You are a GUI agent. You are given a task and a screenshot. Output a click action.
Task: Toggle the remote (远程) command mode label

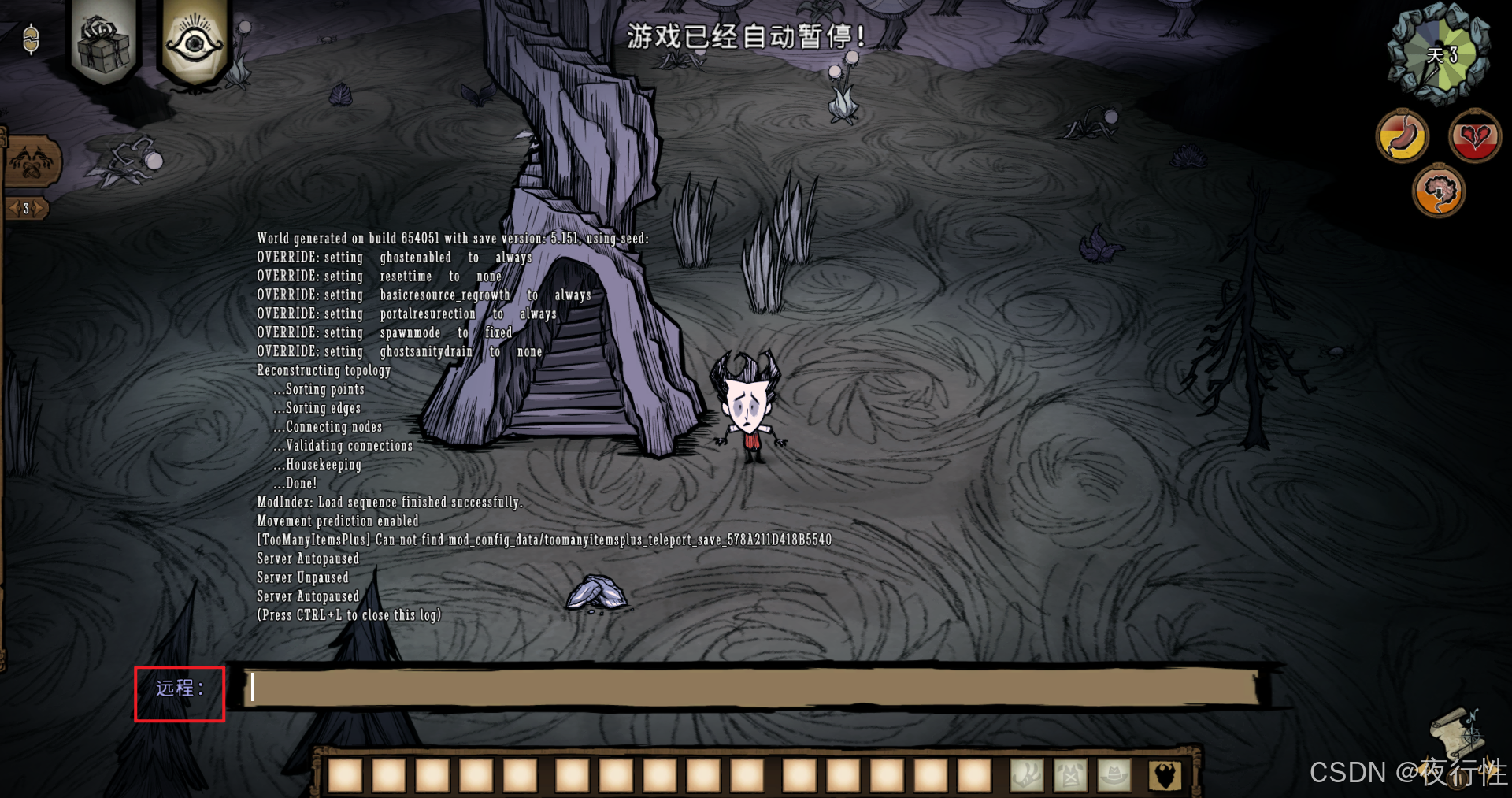pos(180,689)
